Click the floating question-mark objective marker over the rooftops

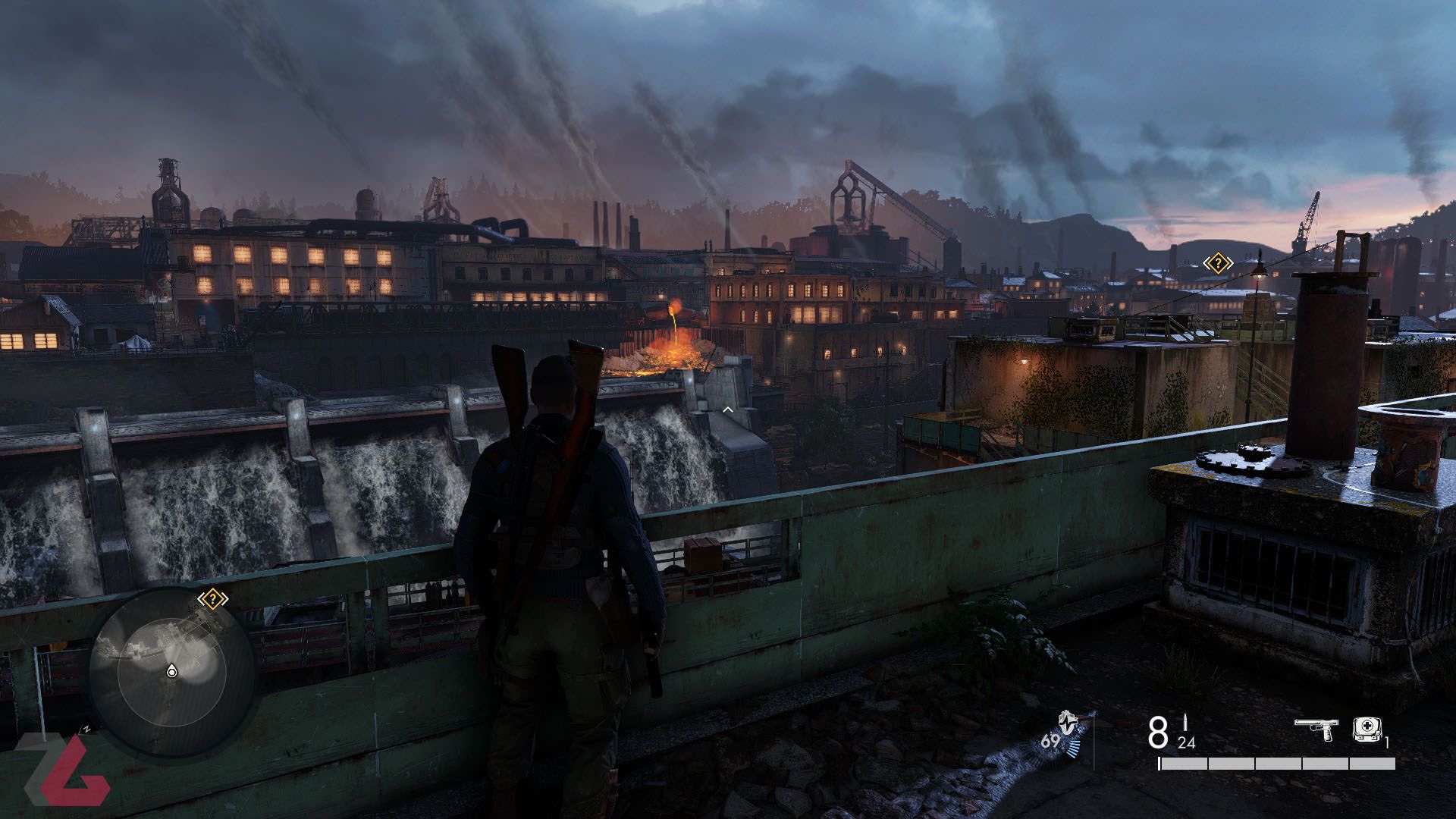pos(1217,263)
